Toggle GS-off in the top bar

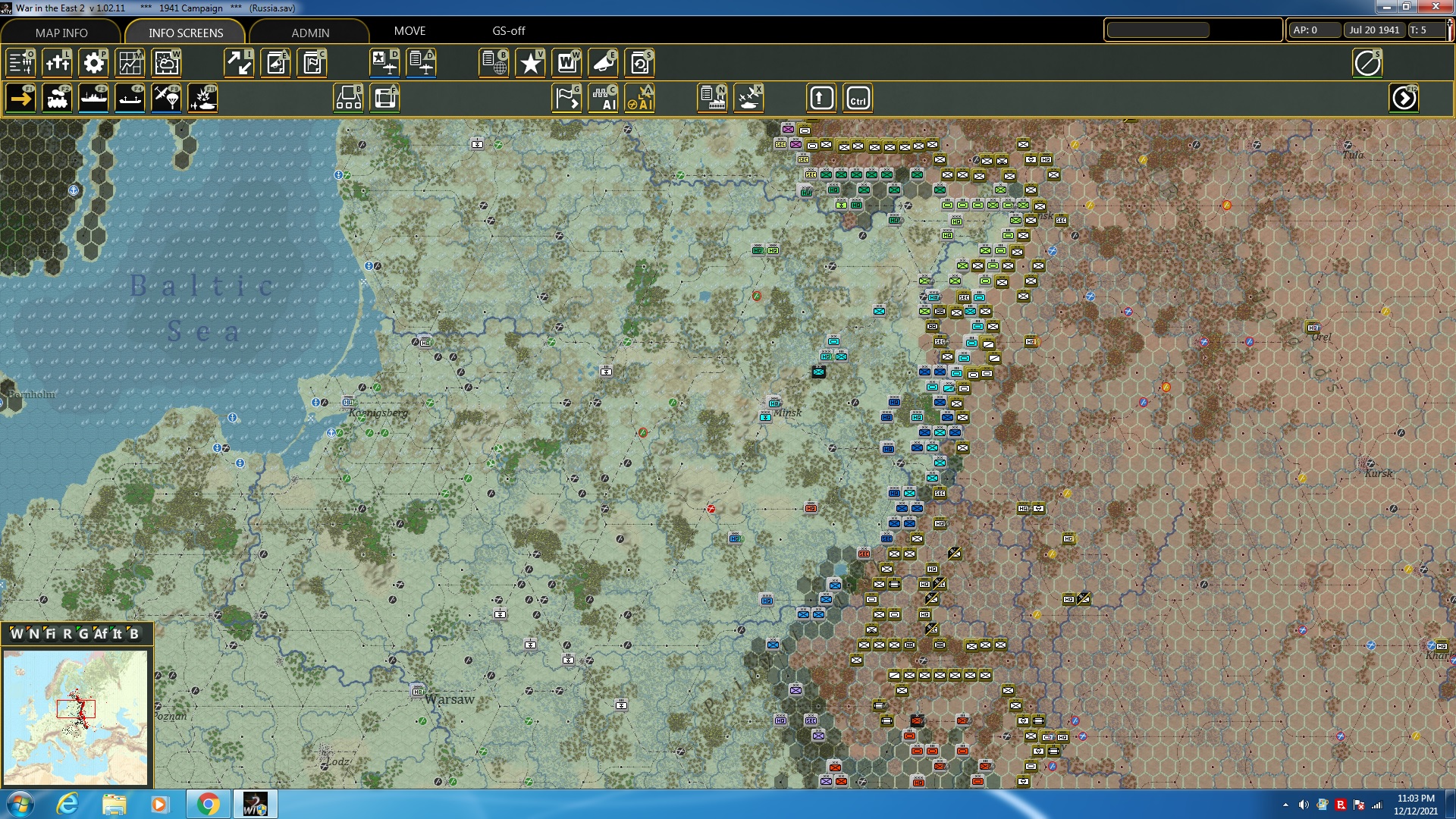click(508, 31)
